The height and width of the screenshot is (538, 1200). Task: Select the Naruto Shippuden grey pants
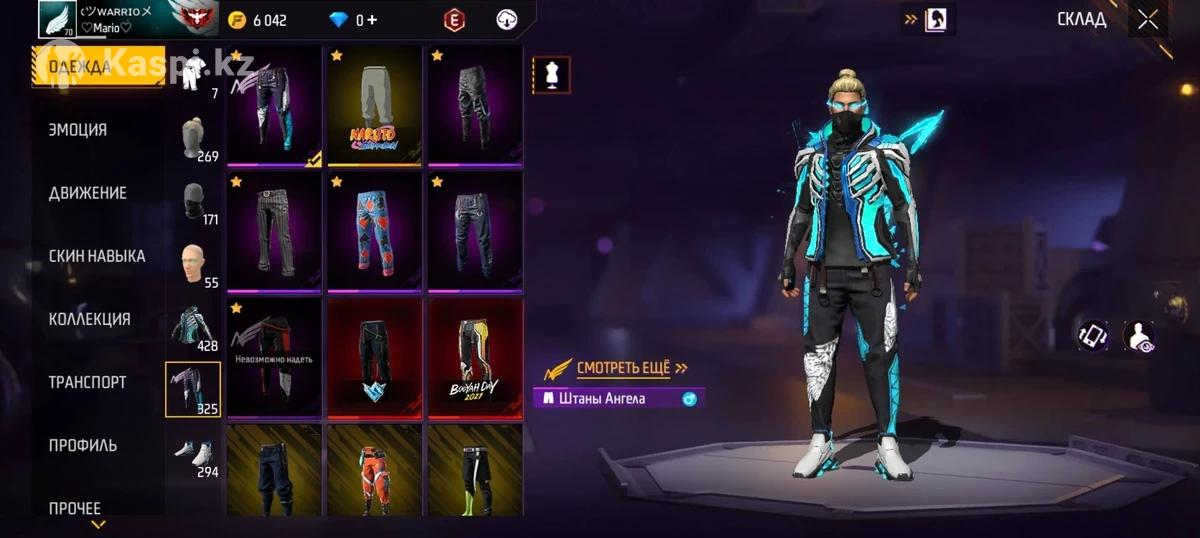tap(374, 106)
